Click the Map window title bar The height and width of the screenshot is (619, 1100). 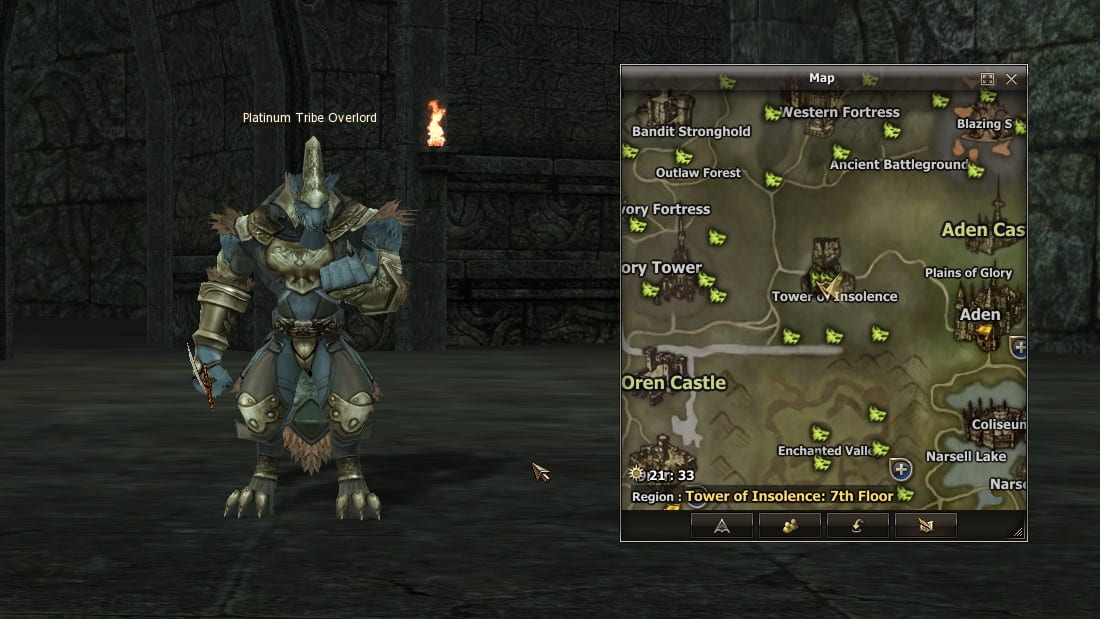point(820,78)
